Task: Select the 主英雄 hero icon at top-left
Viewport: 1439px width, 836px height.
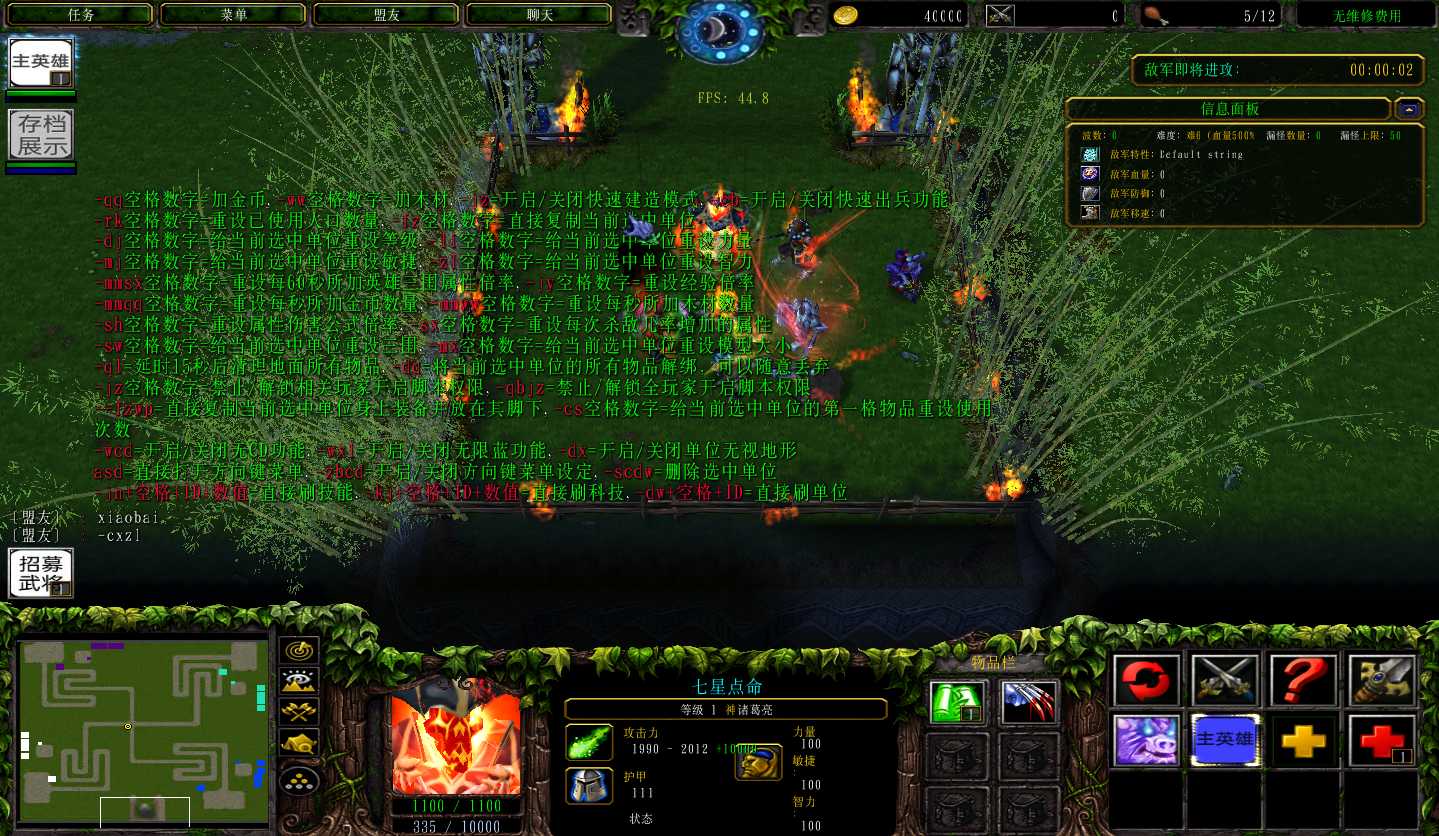Action: point(41,64)
